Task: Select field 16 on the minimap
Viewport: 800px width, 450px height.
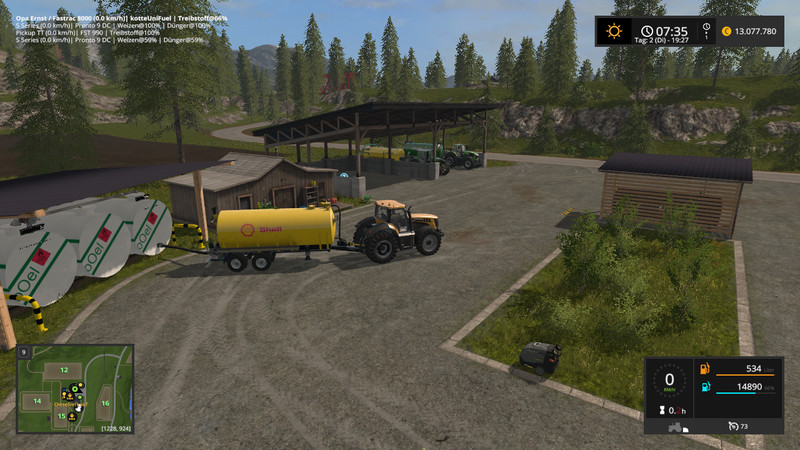Action: pos(105,403)
